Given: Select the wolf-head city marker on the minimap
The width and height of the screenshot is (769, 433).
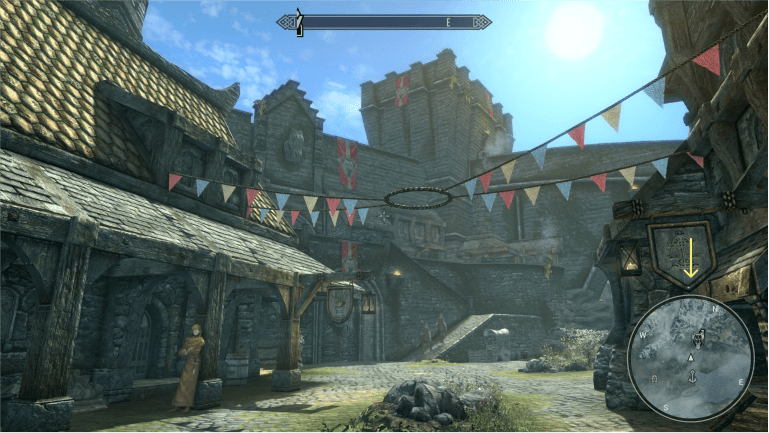Looking at the screenshot, I should point(698,339).
